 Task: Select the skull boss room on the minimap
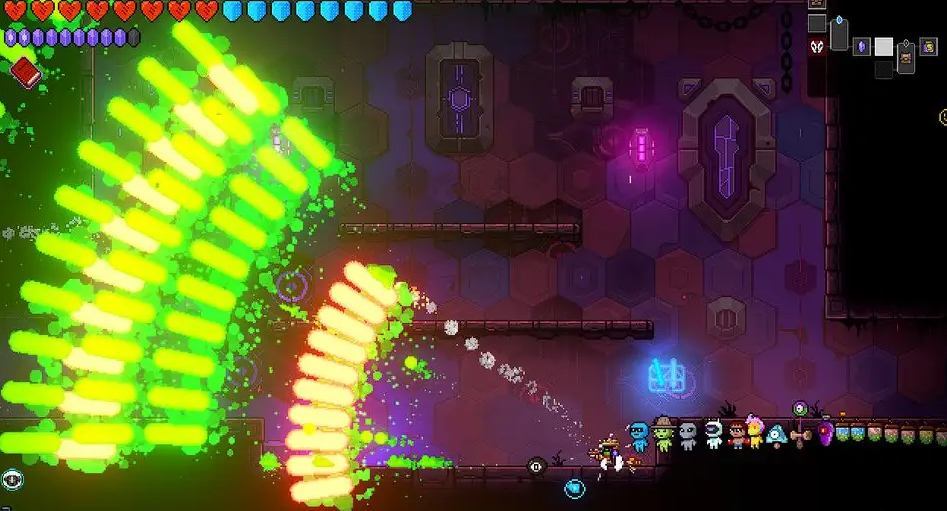817,46
